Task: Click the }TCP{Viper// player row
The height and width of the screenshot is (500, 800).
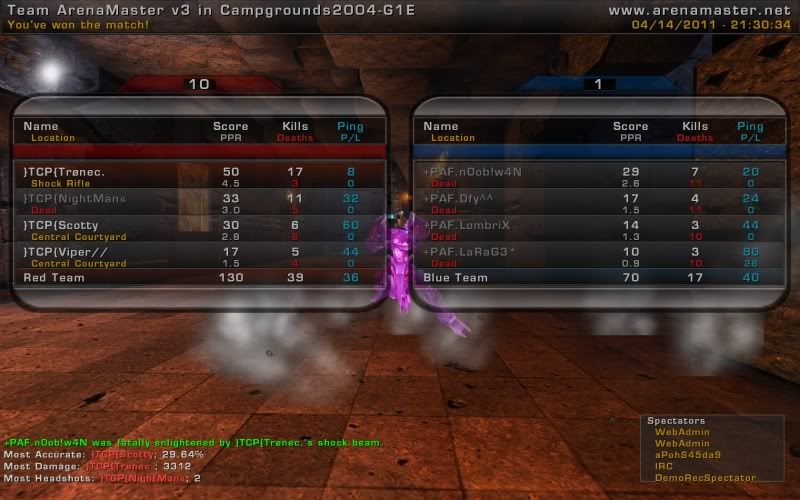Action: tap(200, 256)
